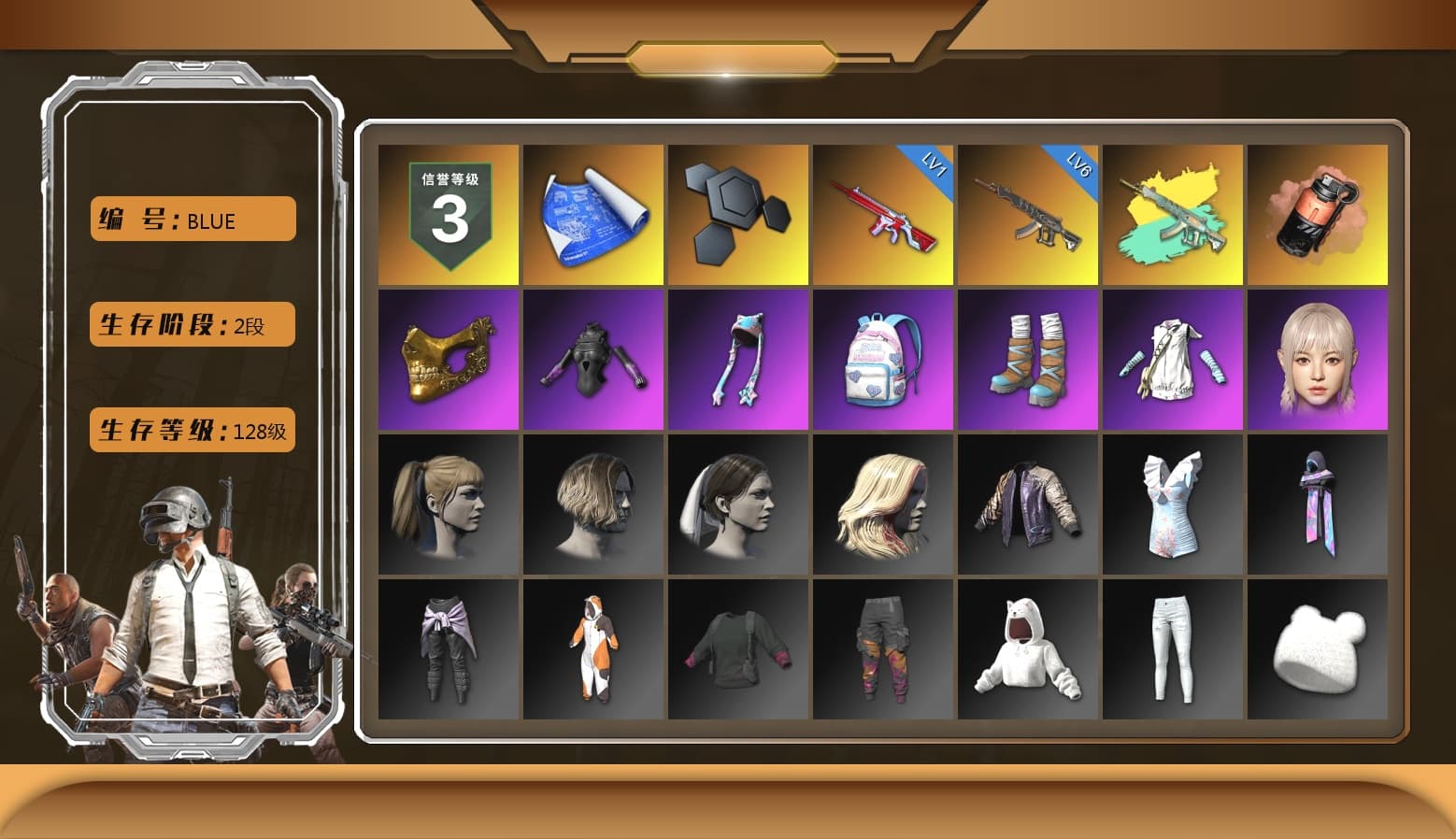The width and height of the screenshot is (1456, 839).
Task: Select the reputation level 3 badge
Action: point(449,215)
